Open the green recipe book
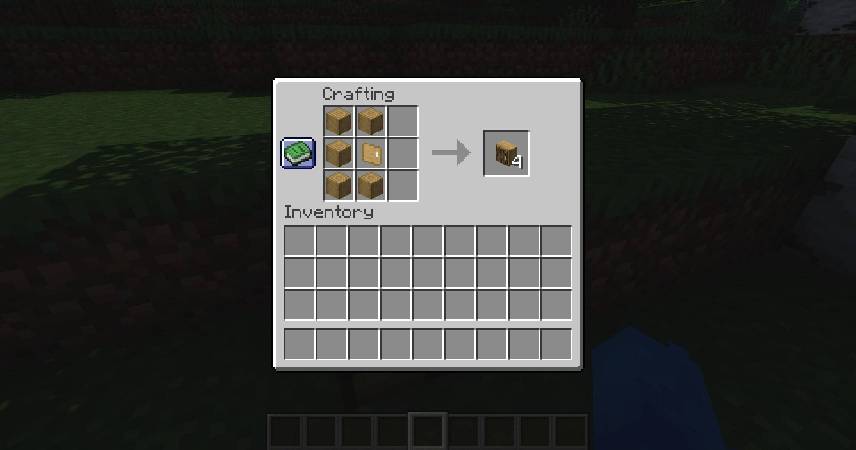The image size is (856, 450). point(298,153)
